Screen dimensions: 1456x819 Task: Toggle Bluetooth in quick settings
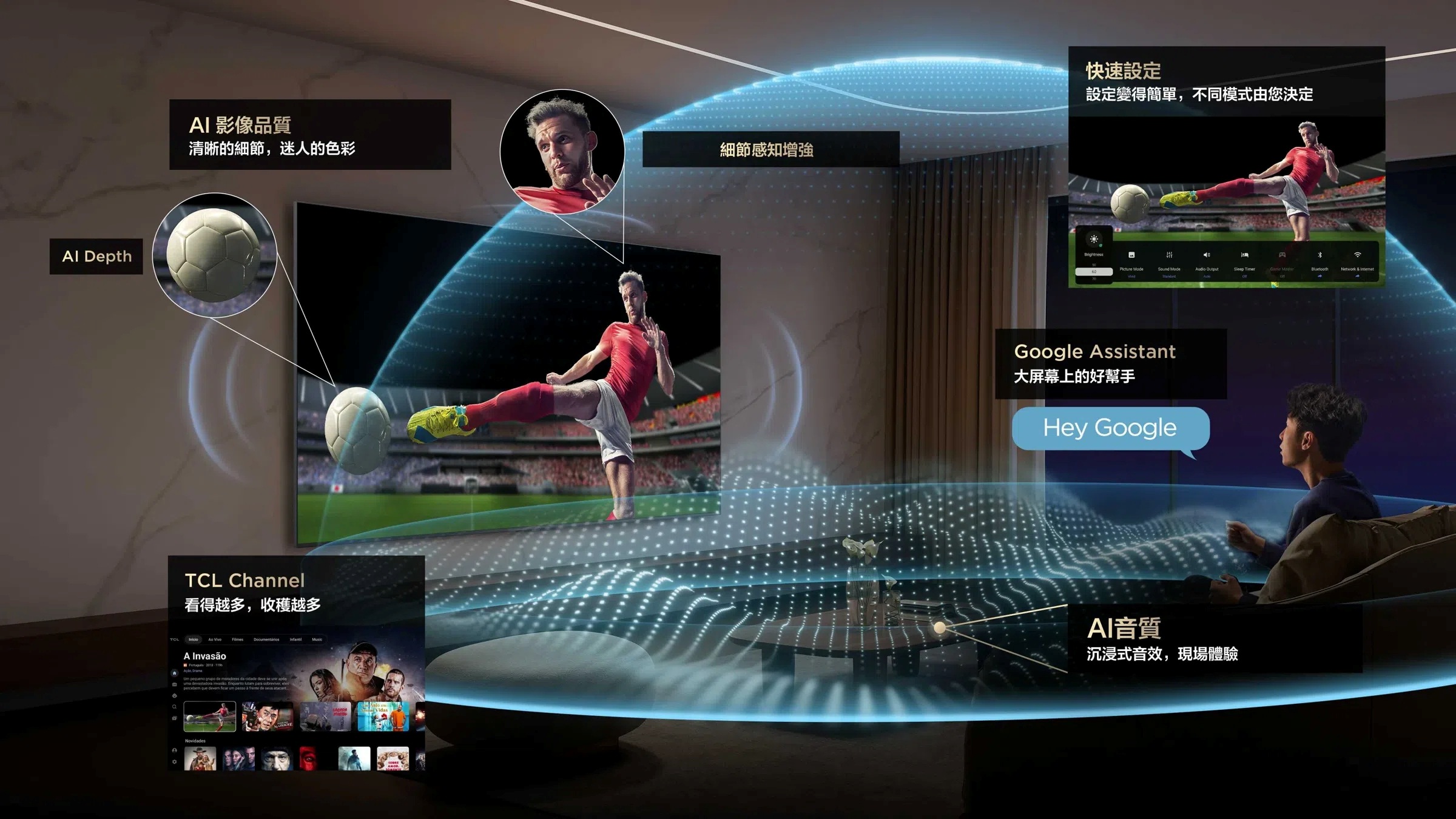(x=1319, y=255)
